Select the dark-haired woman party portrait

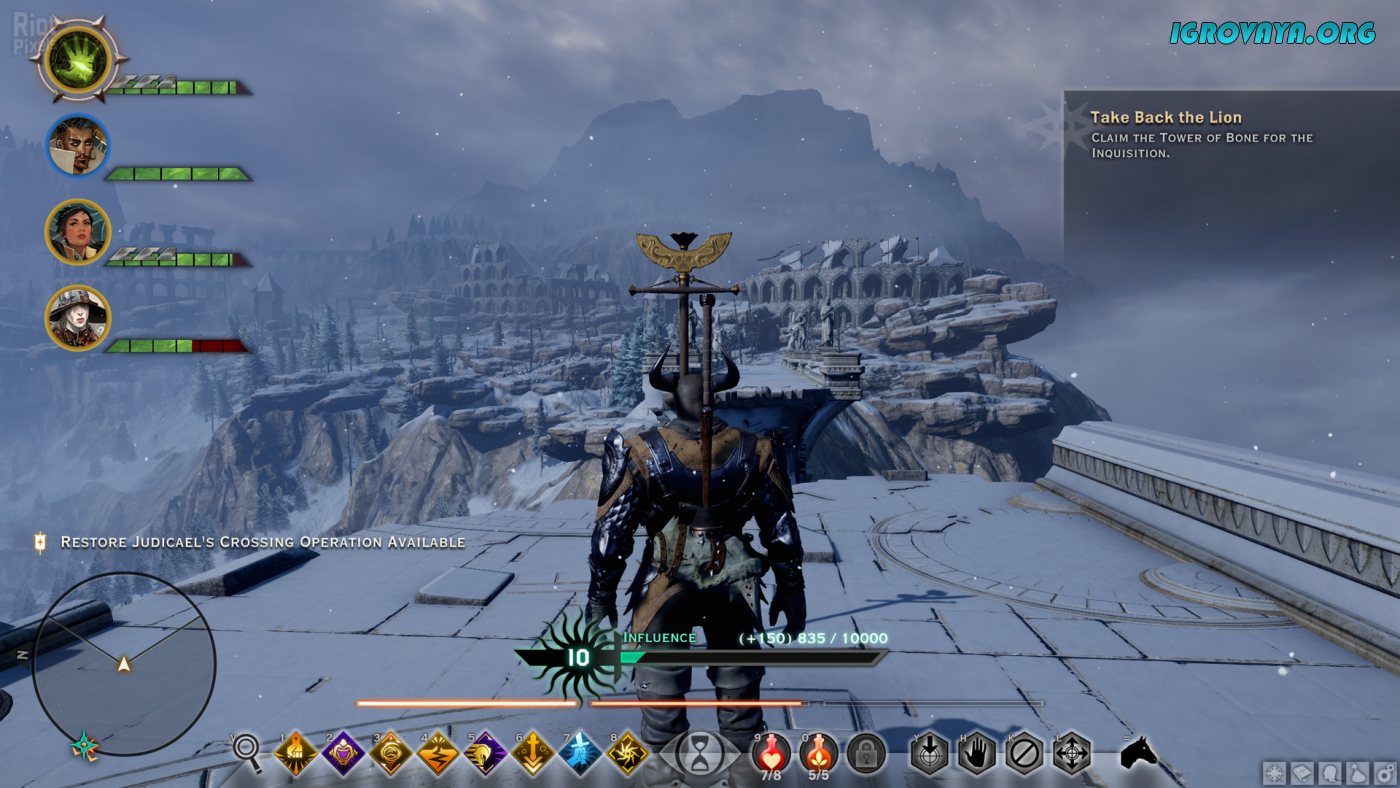point(77,231)
